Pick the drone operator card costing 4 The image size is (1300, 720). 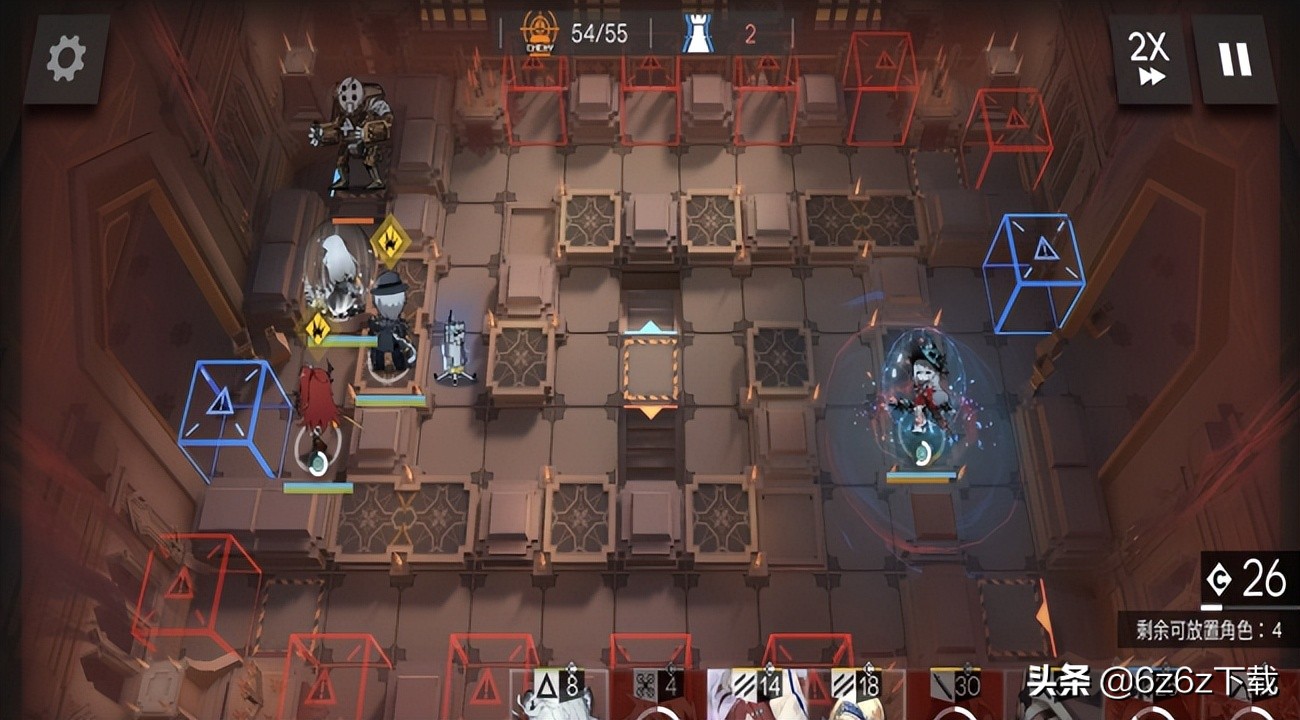pos(662,694)
